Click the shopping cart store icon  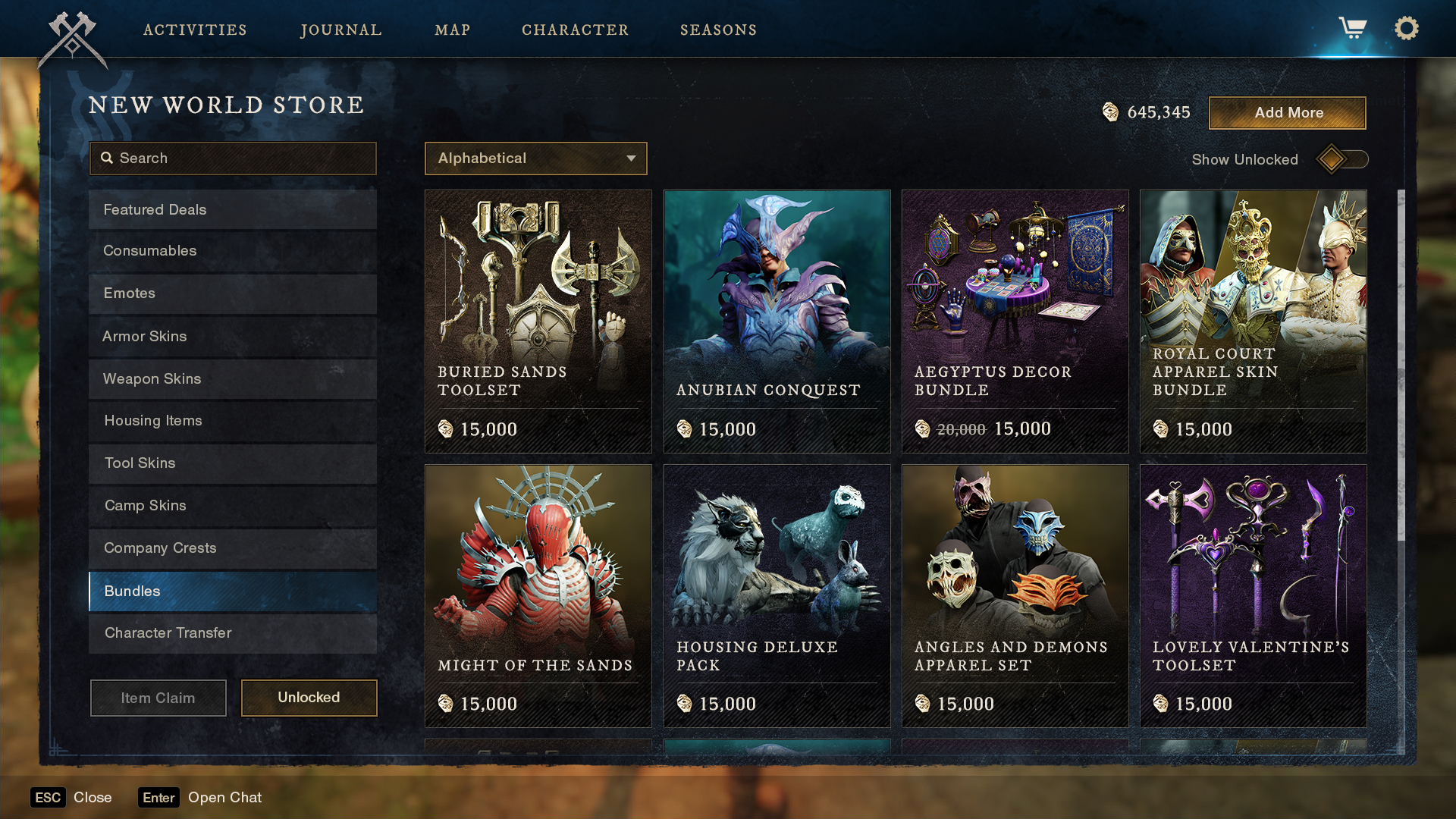pyautogui.click(x=1352, y=29)
